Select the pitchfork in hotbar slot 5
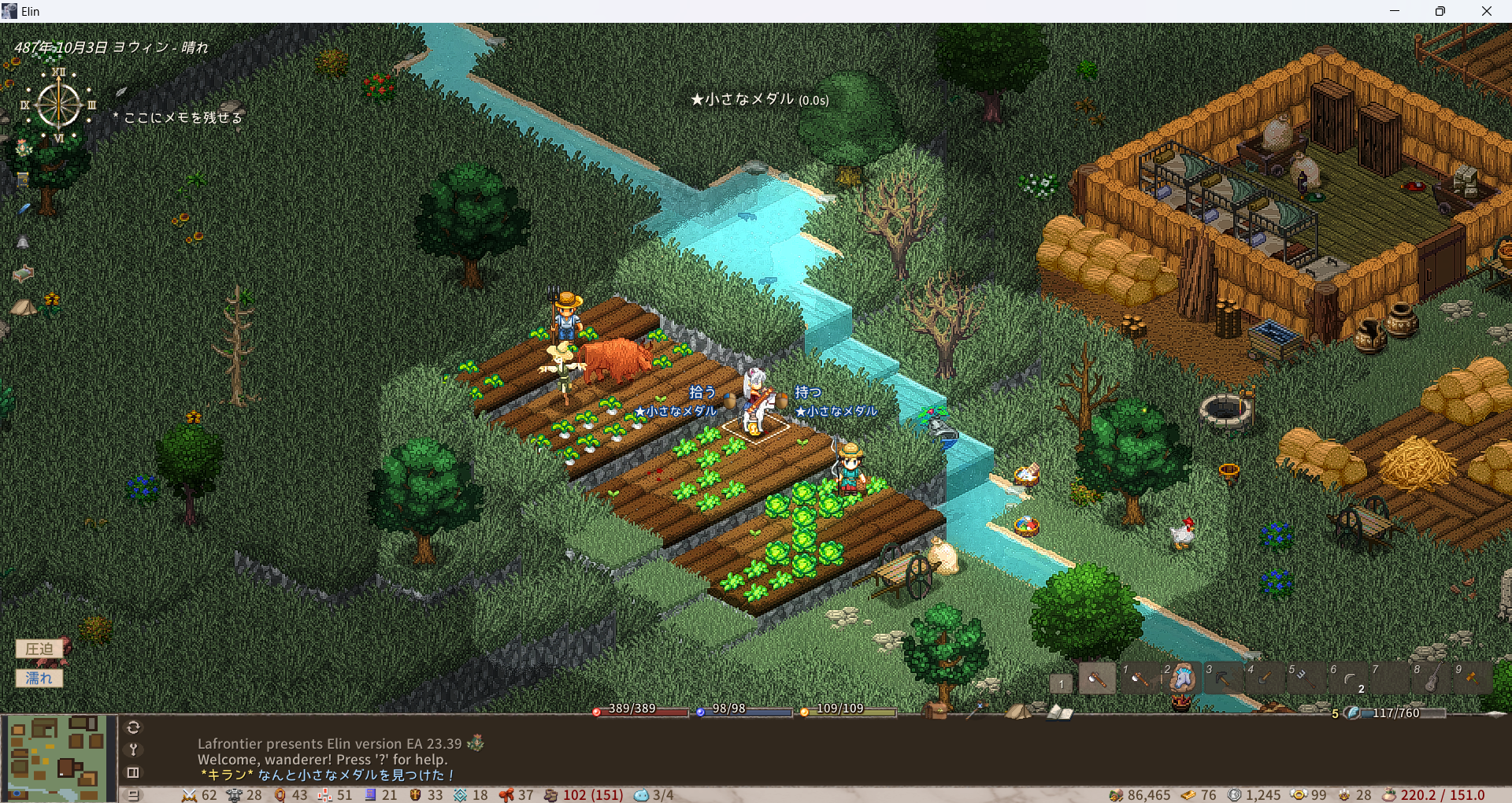The width and height of the screenshot is (1512, 803). 1306,679
